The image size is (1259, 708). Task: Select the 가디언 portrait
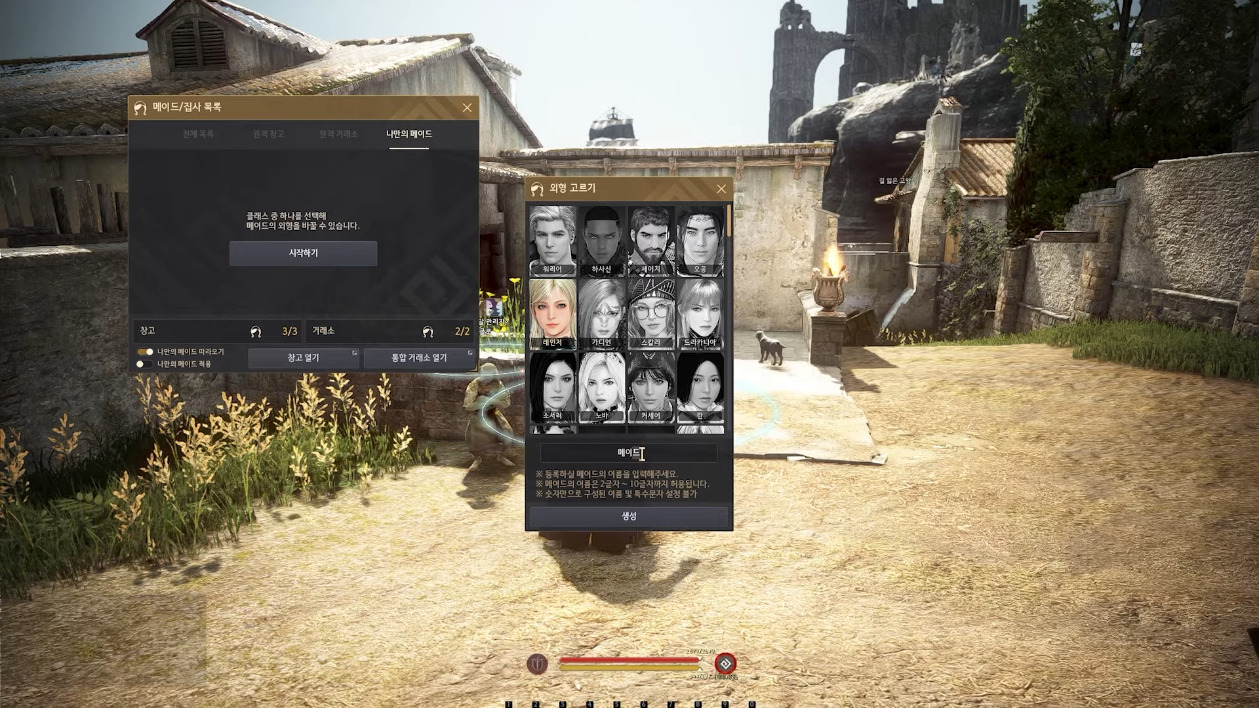click(x=602, y=313)
